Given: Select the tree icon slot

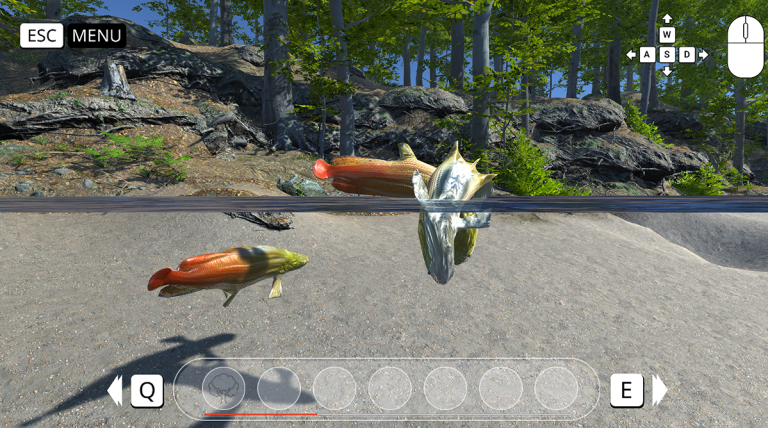Looking at the screenshot, I should [x=223, y=388].
